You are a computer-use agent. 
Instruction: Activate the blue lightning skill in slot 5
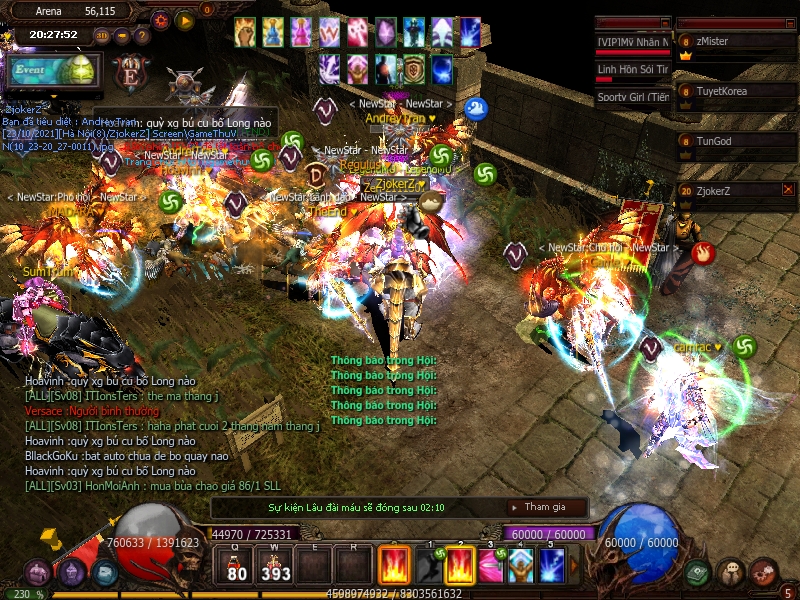coord(551,566)
